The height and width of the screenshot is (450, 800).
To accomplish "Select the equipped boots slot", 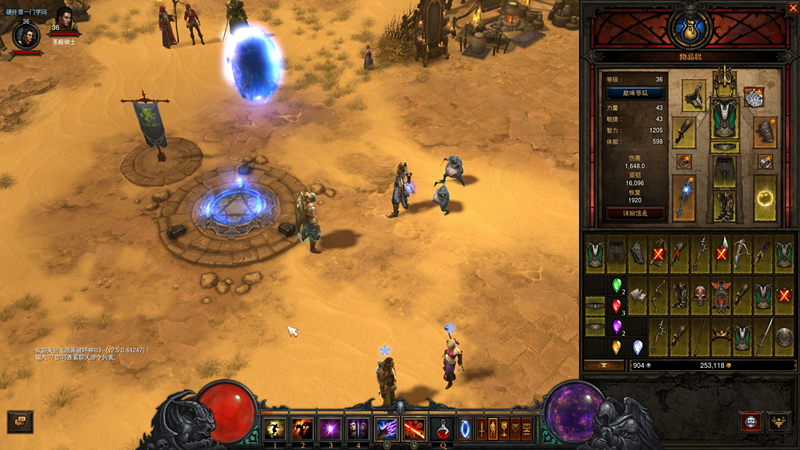I will (x=724, y=205).
